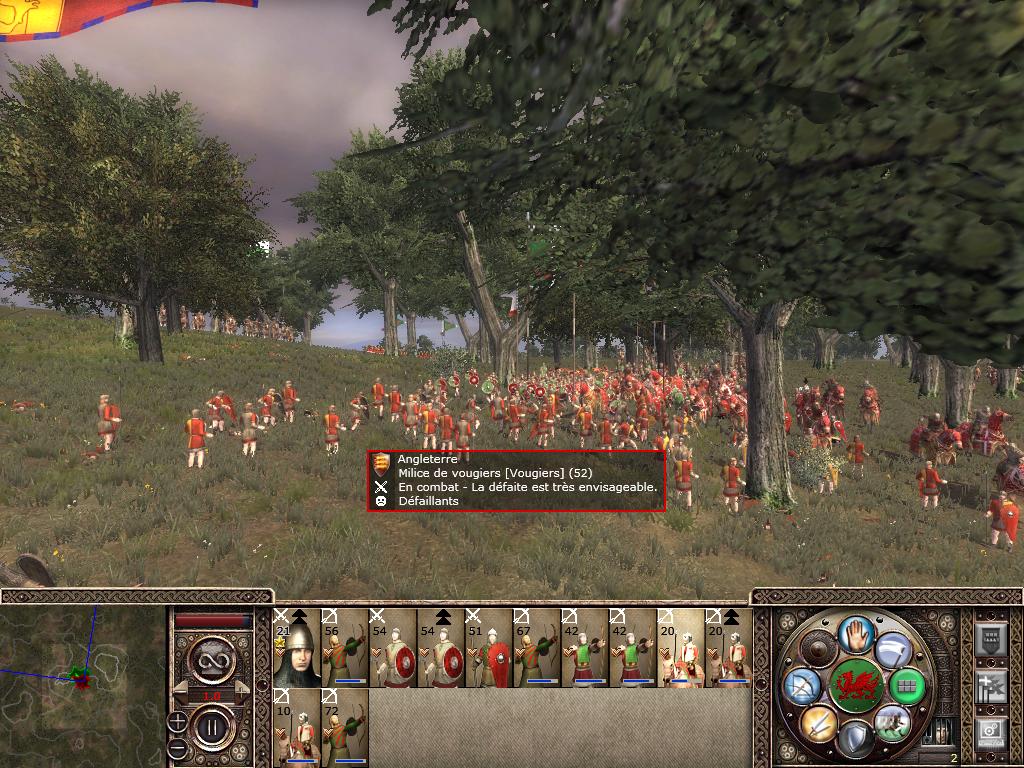Activate guard mode shield button
This screenshot has width=1024, height=768.
pos(855,738)
